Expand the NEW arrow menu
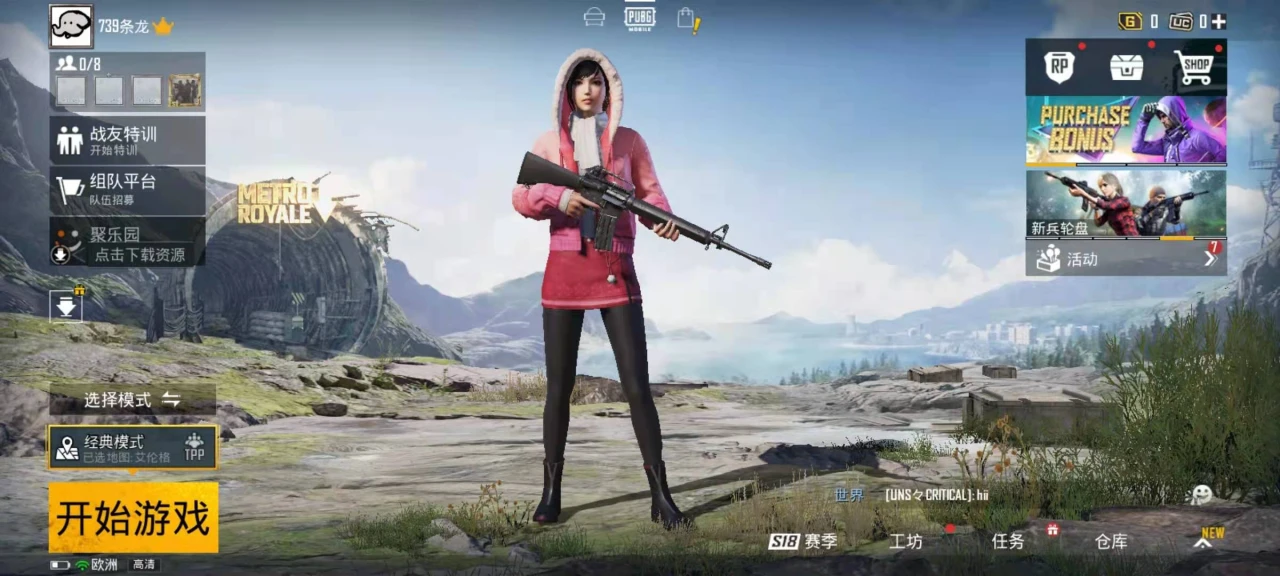The image size is (1280, 576). pyautogui.click(x=1204, y=541)
